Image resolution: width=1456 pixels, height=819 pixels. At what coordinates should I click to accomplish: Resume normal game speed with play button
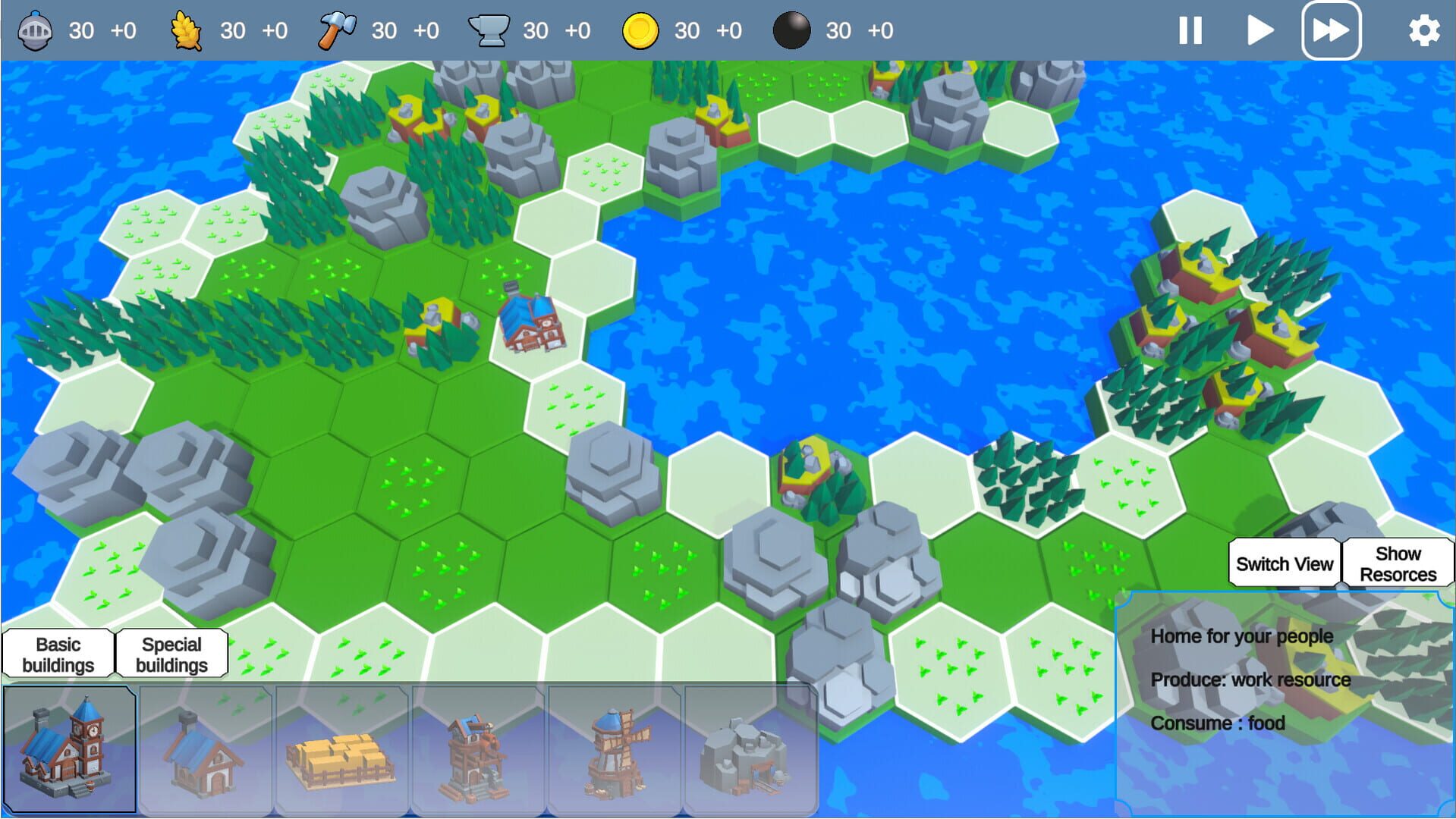click(1259, 31)
